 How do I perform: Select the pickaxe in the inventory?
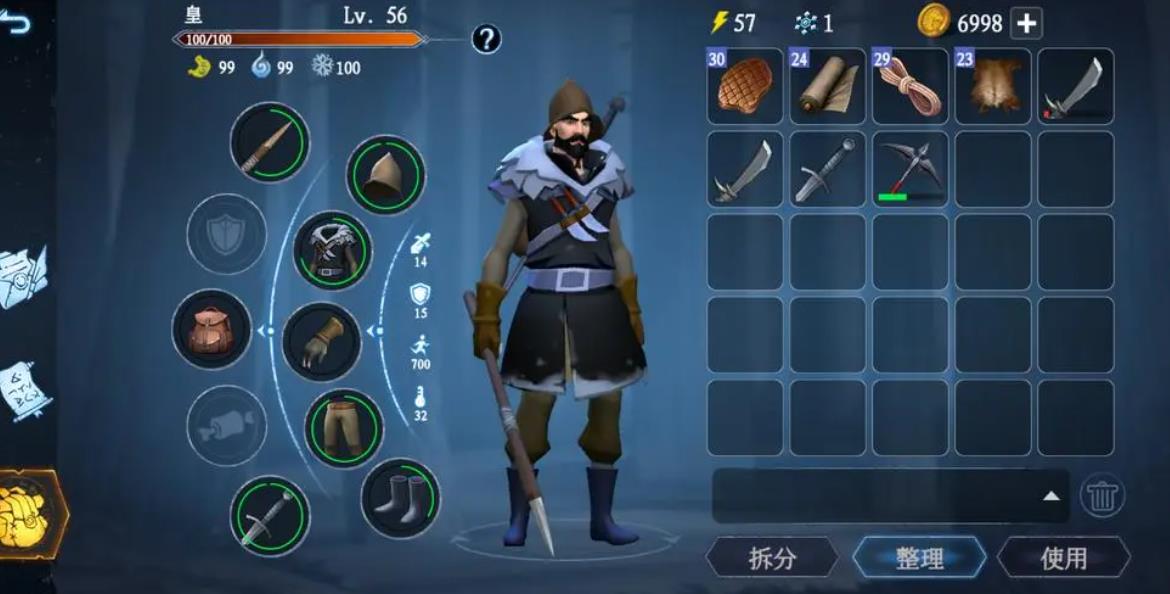[x=910, y=169]
